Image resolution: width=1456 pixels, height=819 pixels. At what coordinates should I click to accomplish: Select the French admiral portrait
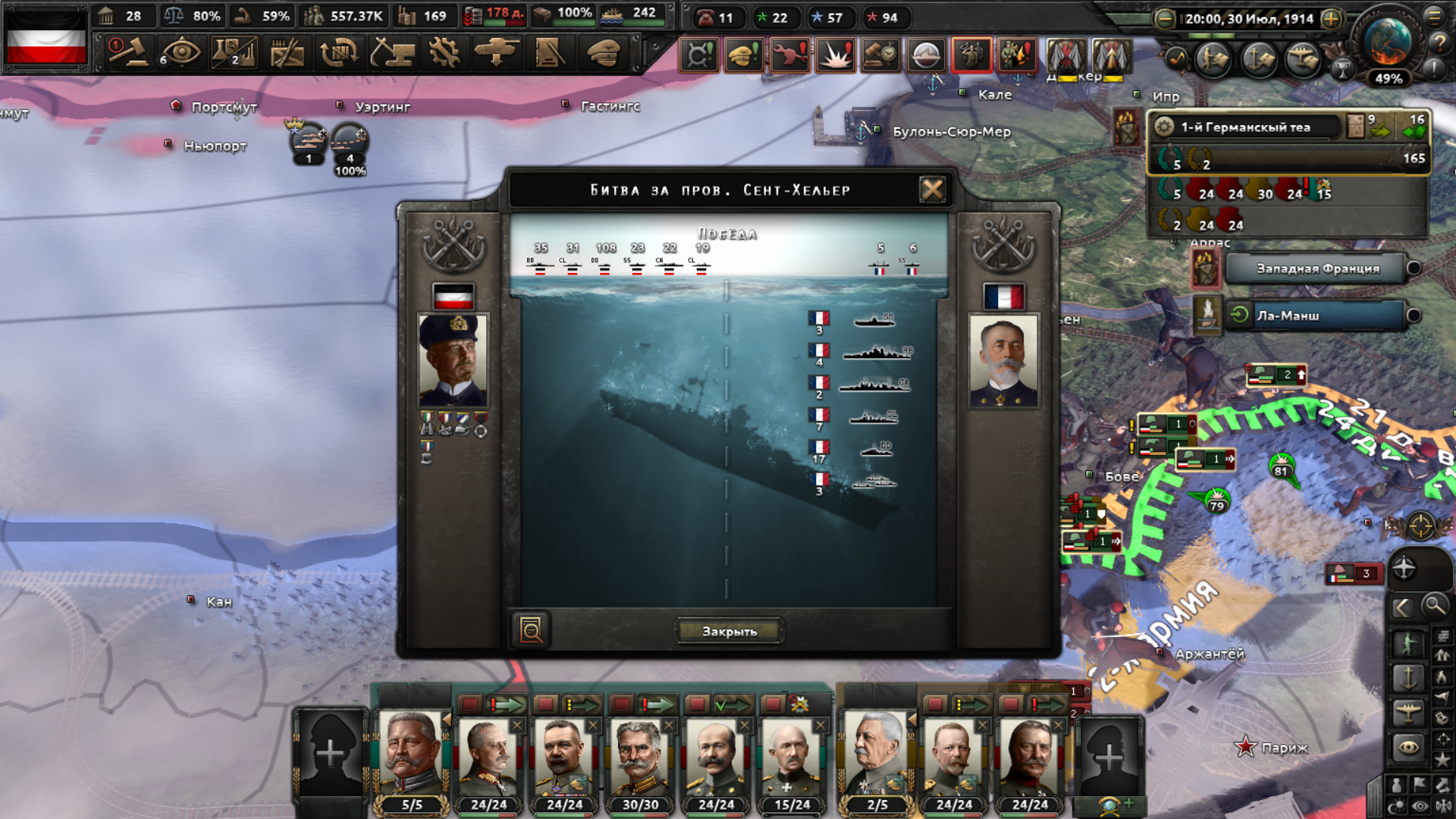(1003, 361)
